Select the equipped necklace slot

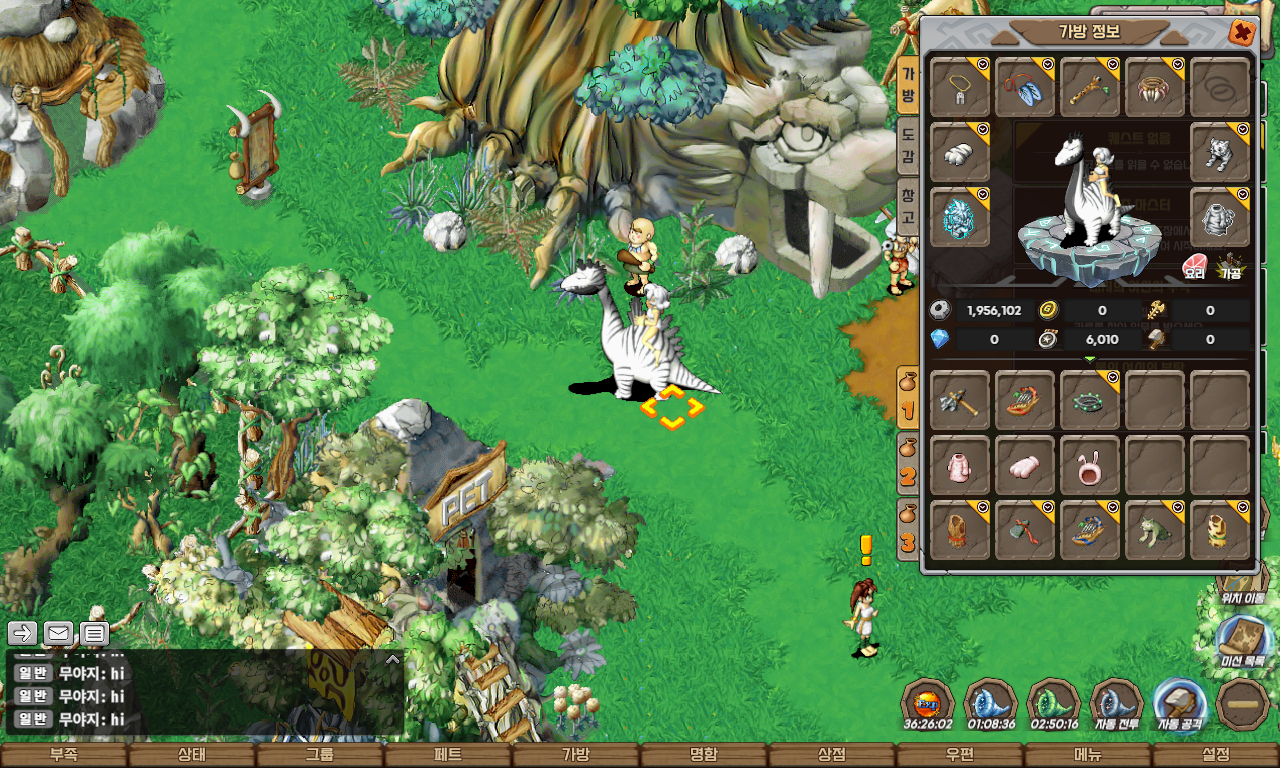pyautogui.click(x=960, y=88)
